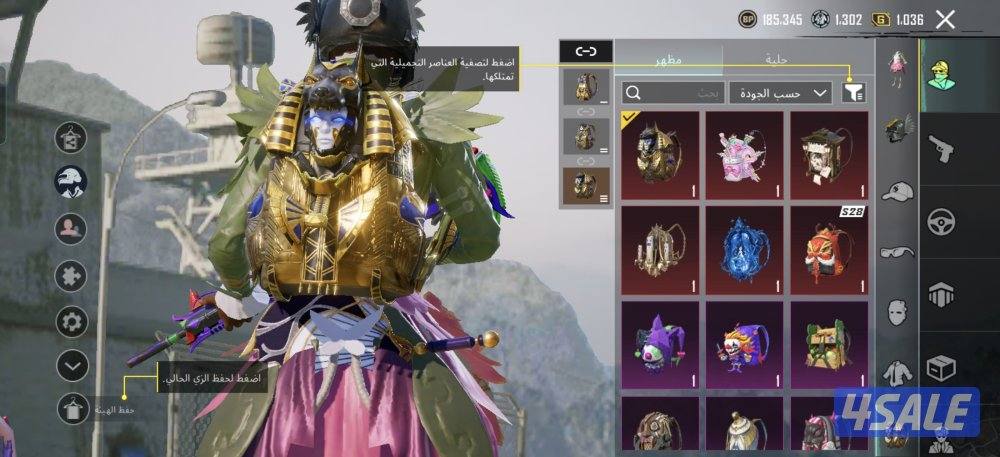1000x457 pixels.
Task: Show the baseball cap headwear subcategory
Action: 898,191
